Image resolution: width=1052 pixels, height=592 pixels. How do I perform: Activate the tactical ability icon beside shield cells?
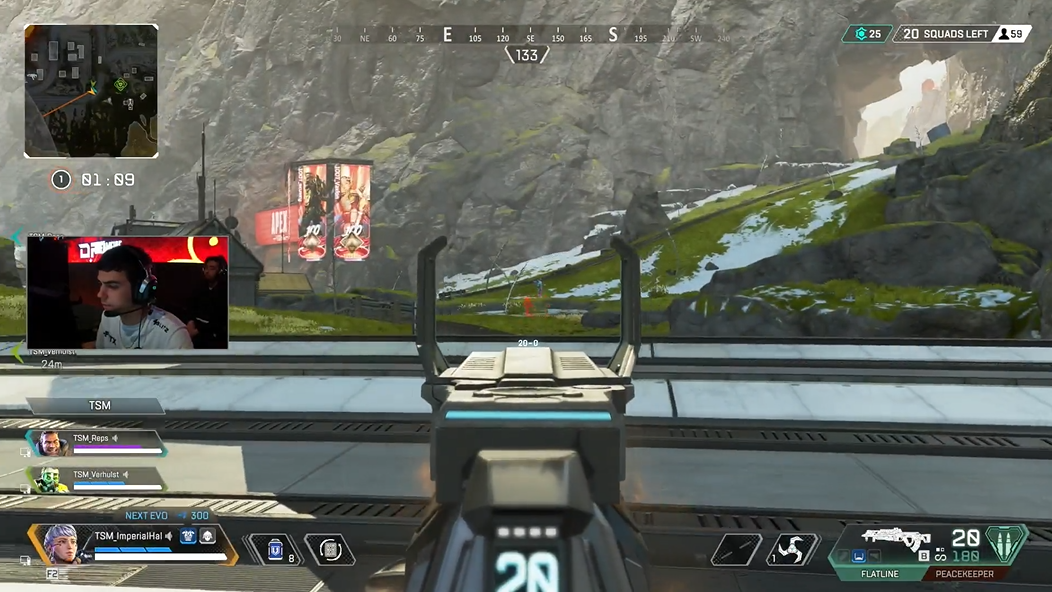click(x=329, y=549)
